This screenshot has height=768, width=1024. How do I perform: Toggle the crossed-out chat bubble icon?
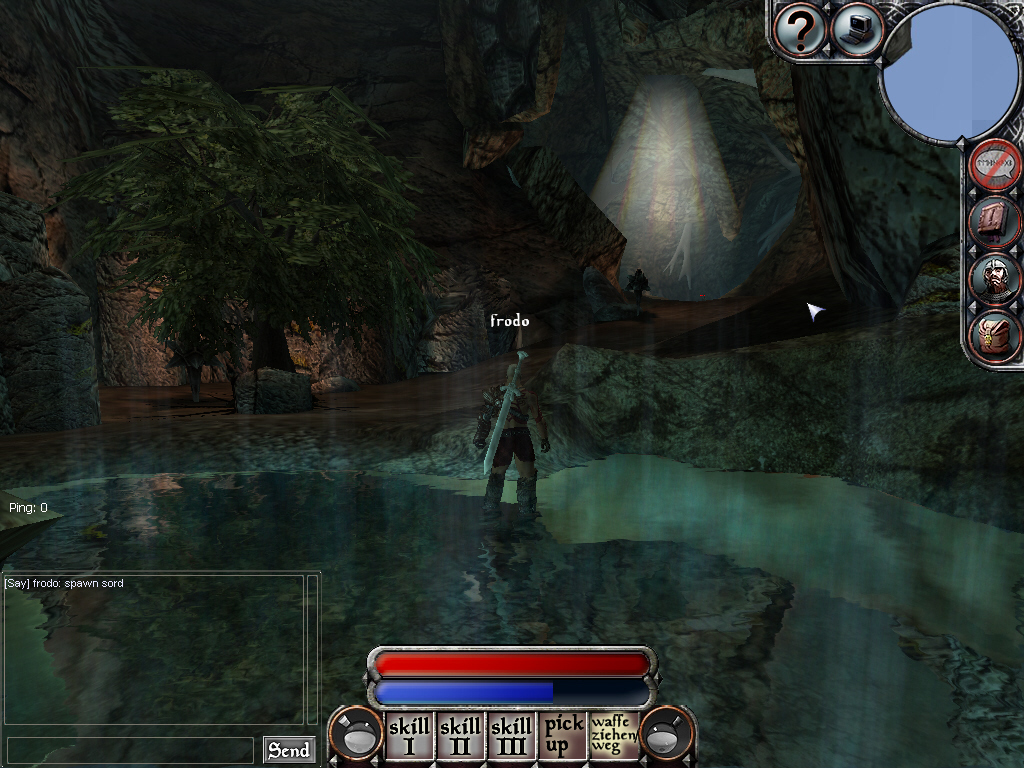point(995,164)
